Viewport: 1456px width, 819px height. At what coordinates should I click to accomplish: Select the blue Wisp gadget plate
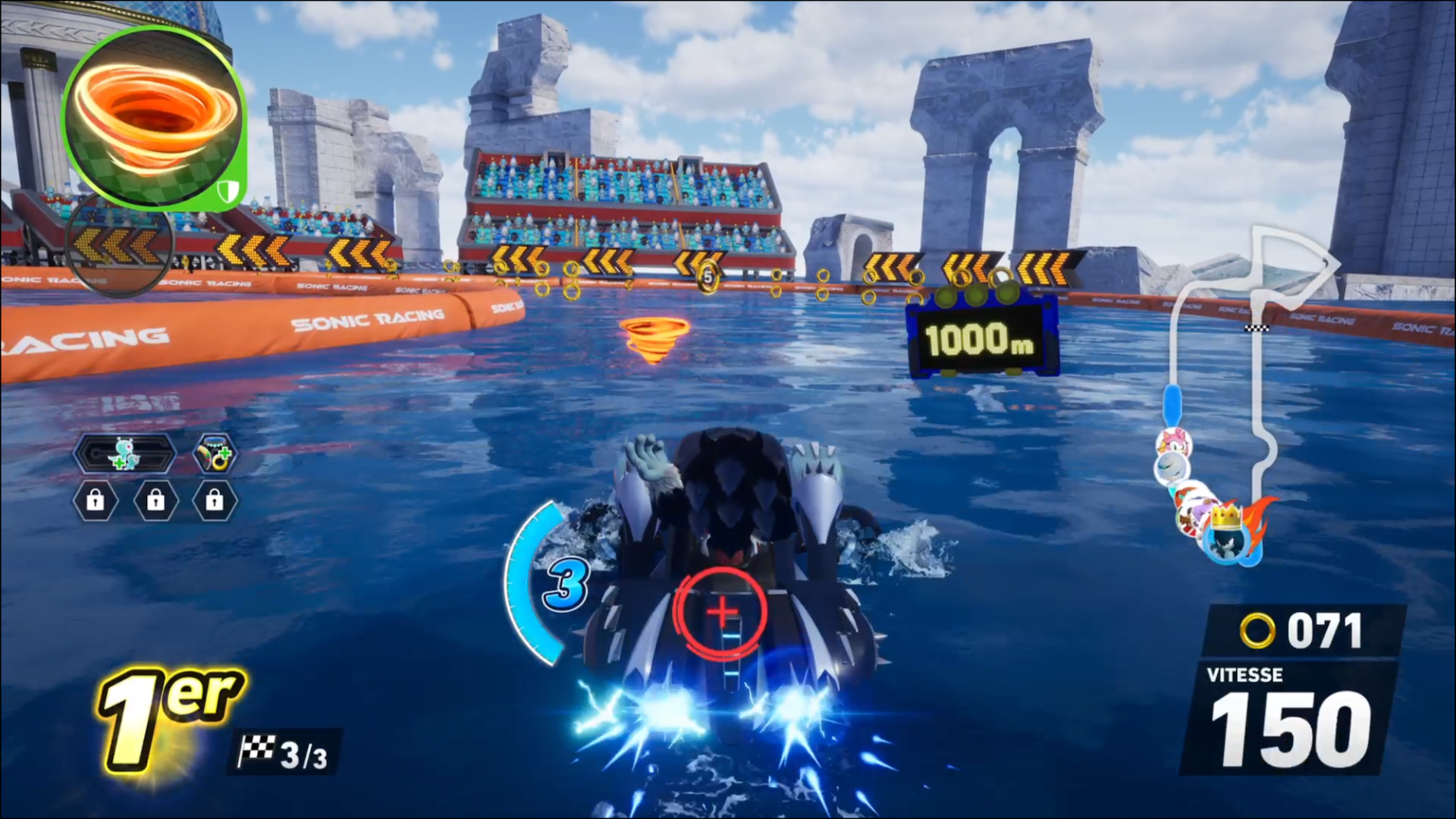tap(124, 454)
